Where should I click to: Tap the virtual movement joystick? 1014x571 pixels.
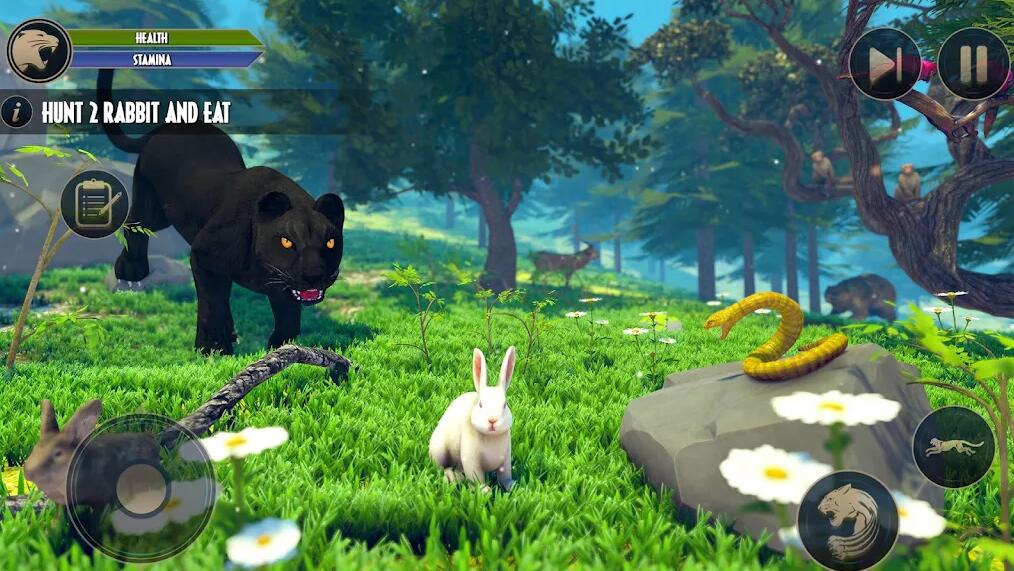point(141,488)
